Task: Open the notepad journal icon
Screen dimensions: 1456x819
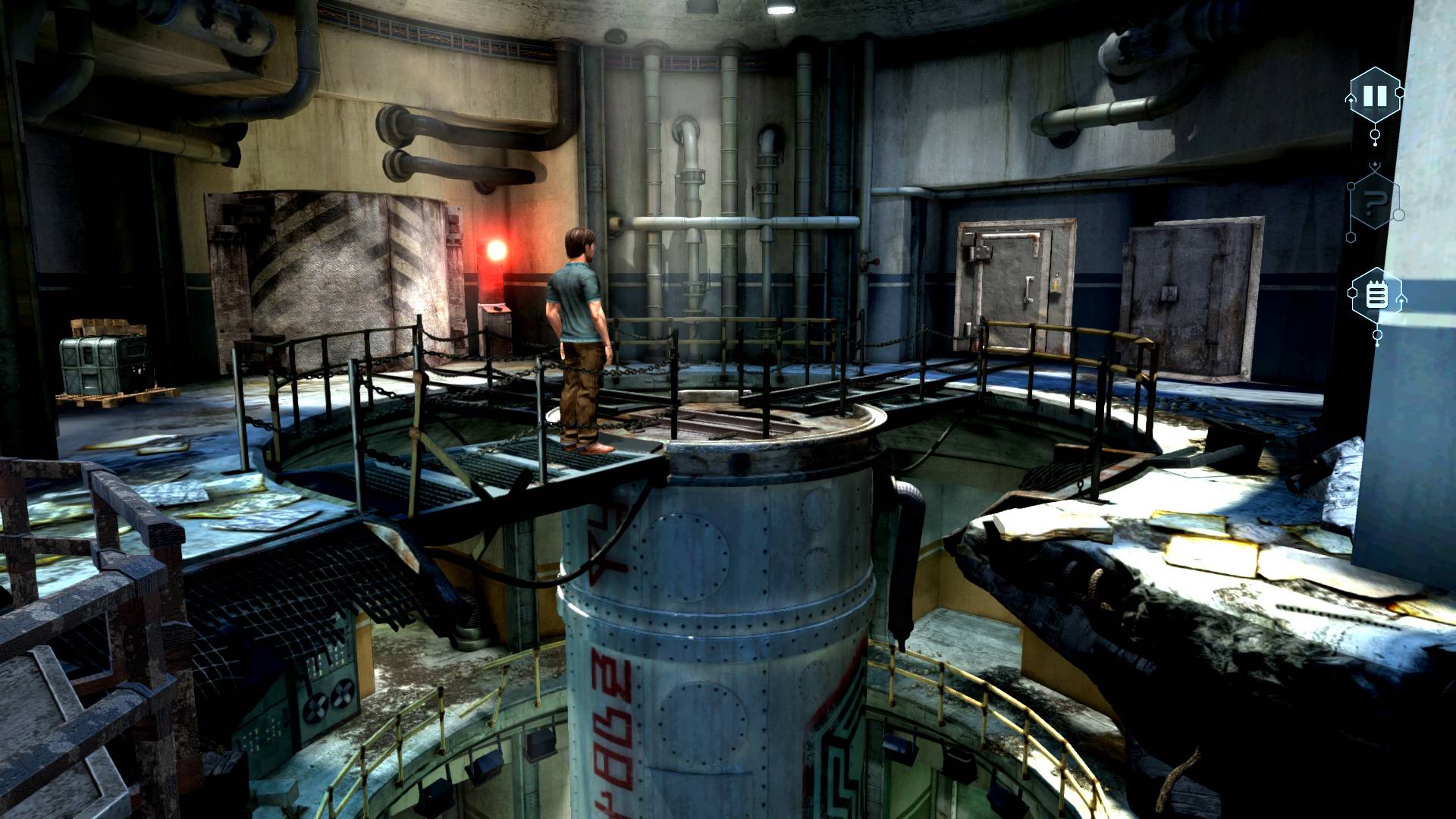Action: click(1376, 295)
